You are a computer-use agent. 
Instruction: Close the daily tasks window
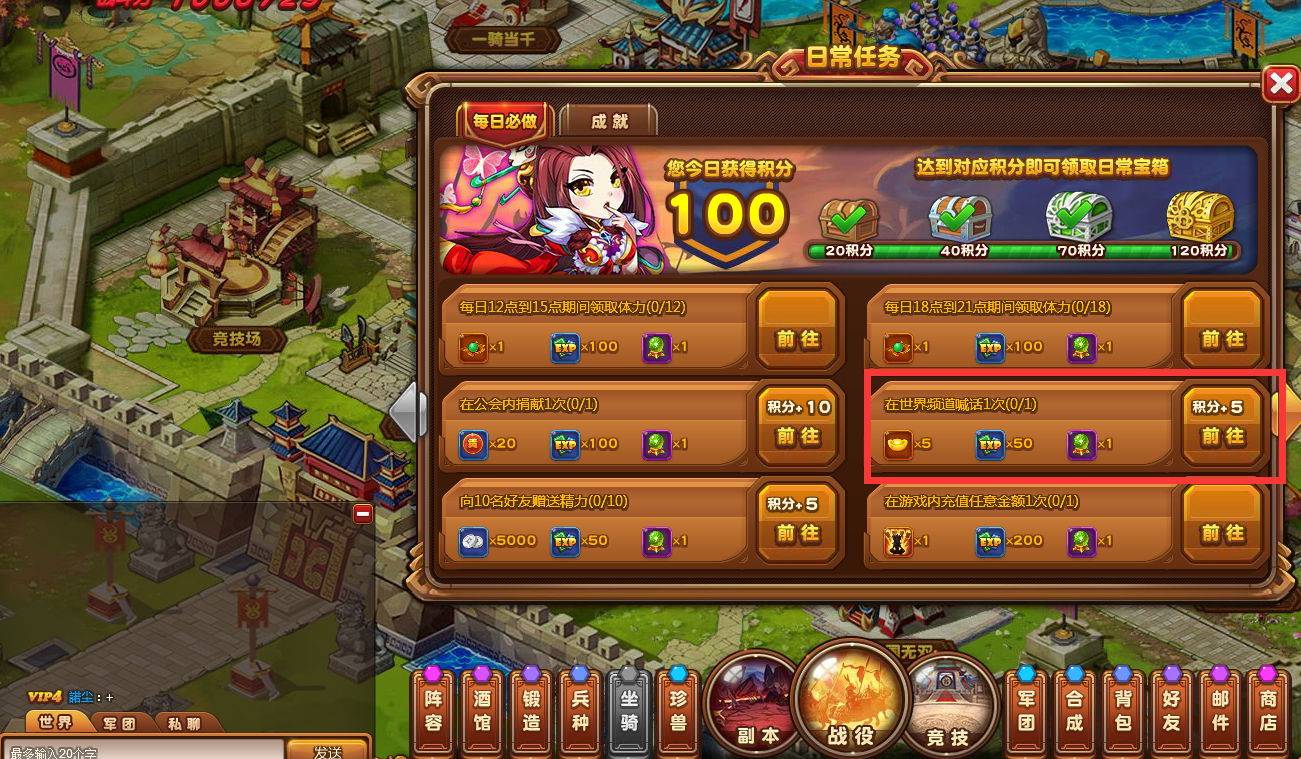coord(1280,86)
